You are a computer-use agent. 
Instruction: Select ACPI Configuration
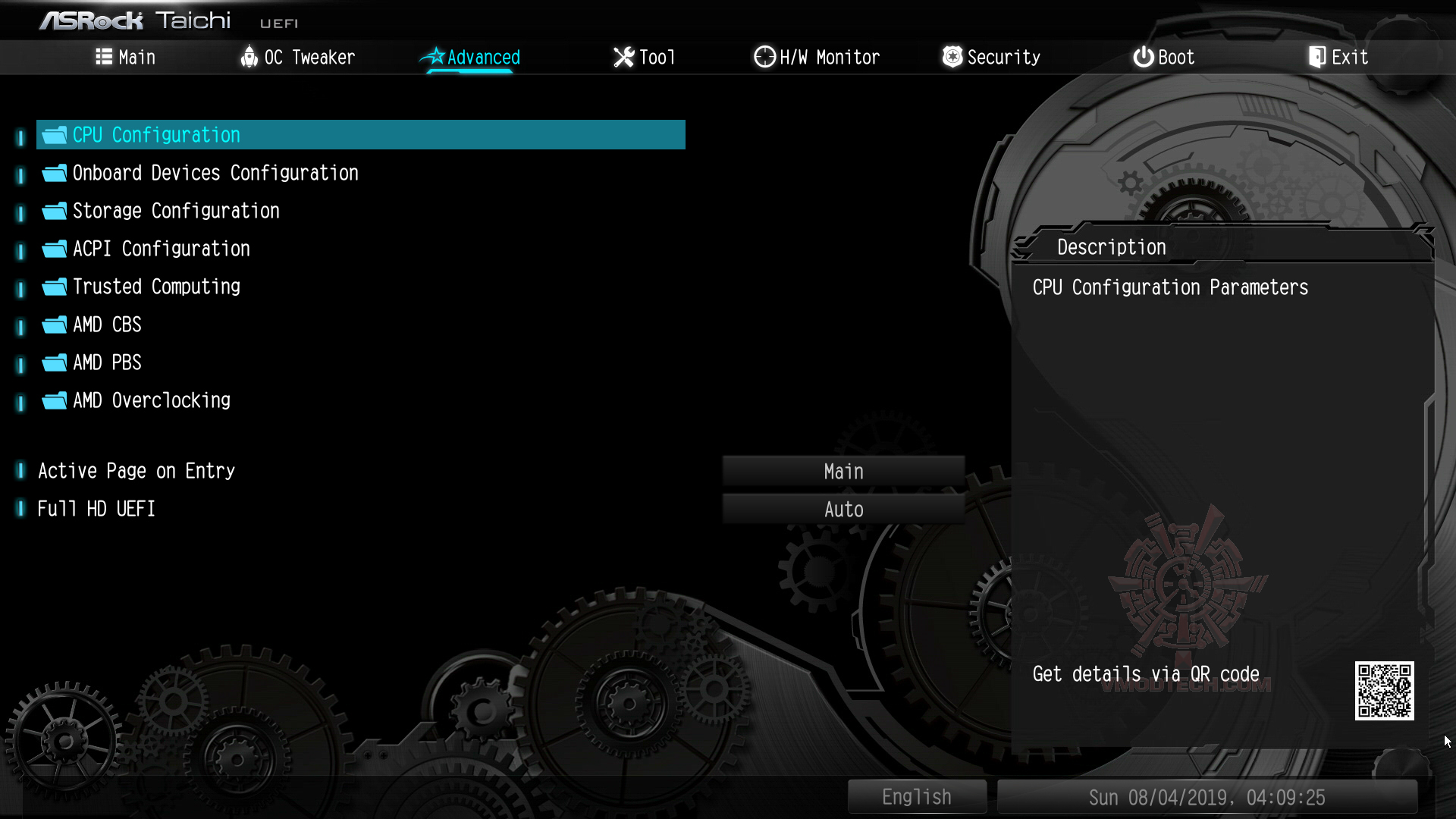161,249
